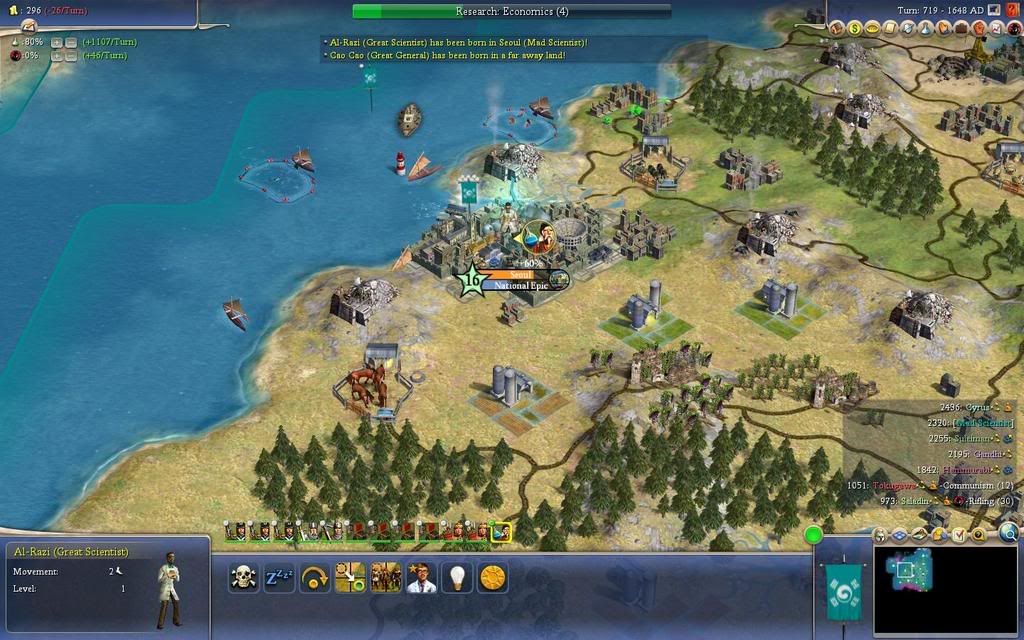Put the unit to sleep (Zzz)
1024x640 pixels.
click(x=279, y=577)
